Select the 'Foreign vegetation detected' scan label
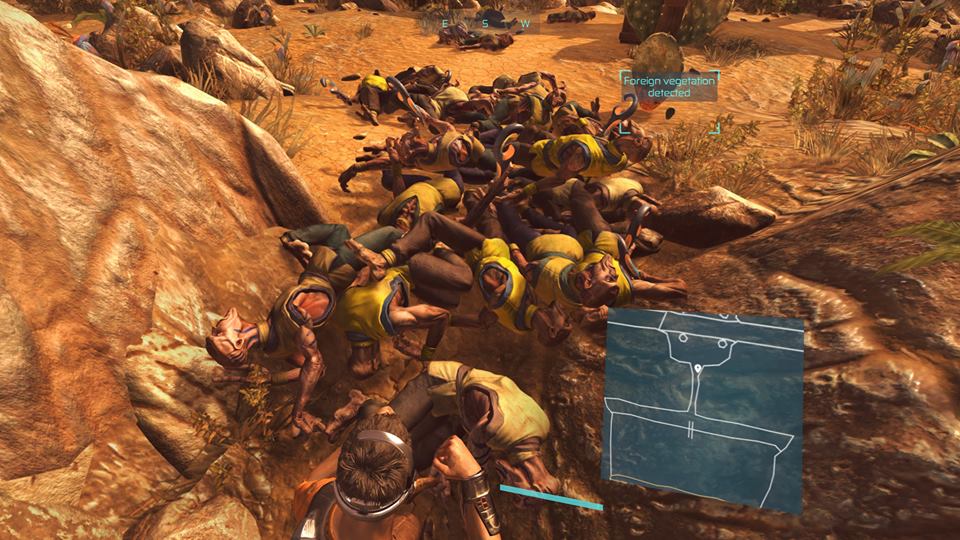This screenshot has width=960, height=540. [x=669, y=86]
